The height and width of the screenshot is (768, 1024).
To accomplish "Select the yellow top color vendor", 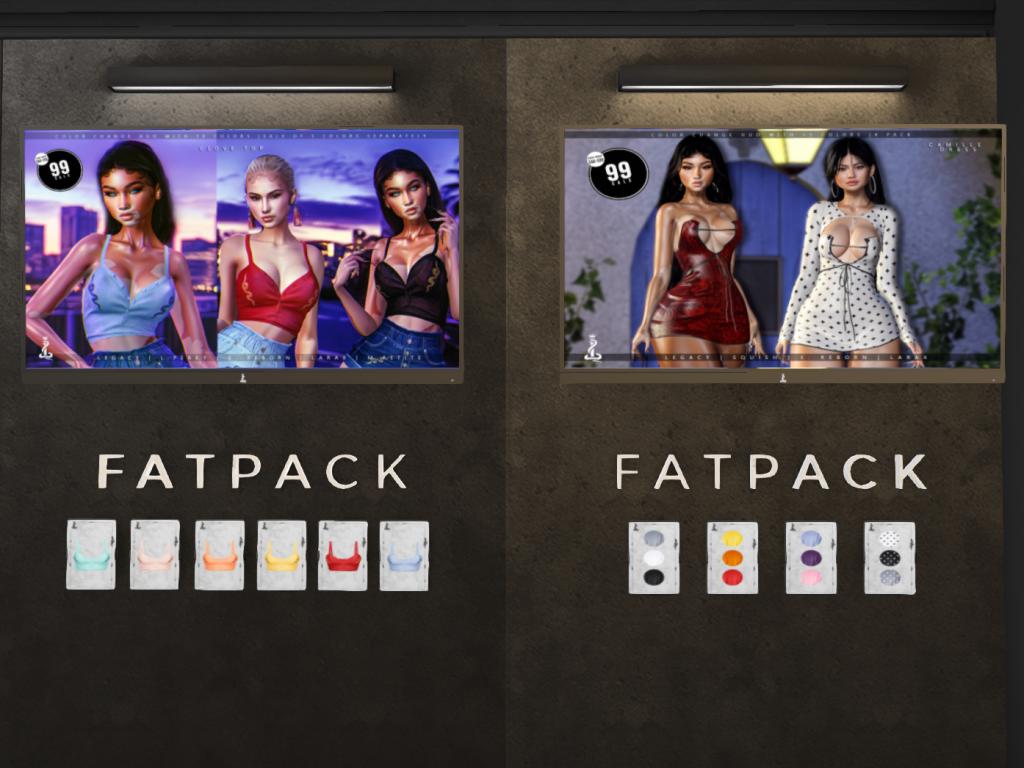I will [x=282, y=555].
